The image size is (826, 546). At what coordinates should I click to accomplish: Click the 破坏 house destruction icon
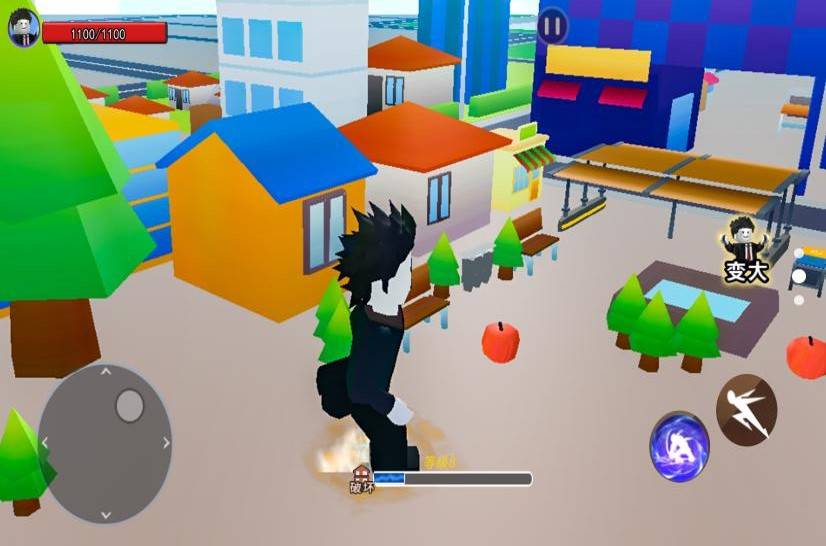[x=361, y=480]
